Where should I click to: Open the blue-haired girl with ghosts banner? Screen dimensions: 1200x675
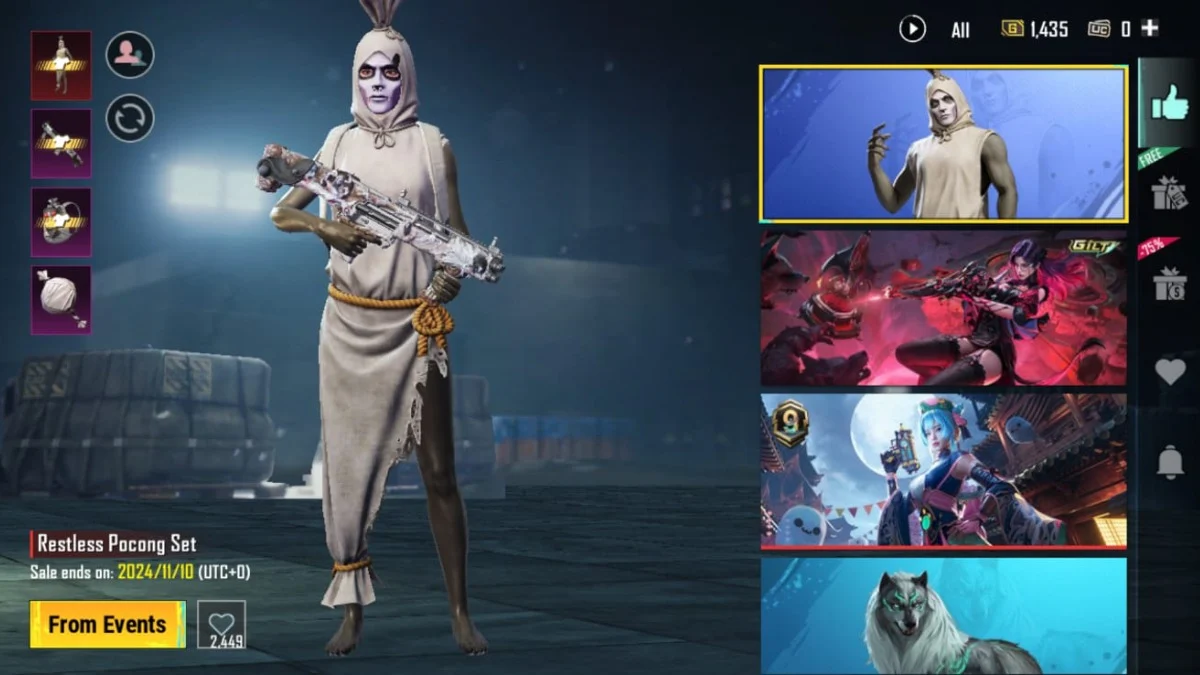click(943, 470)
